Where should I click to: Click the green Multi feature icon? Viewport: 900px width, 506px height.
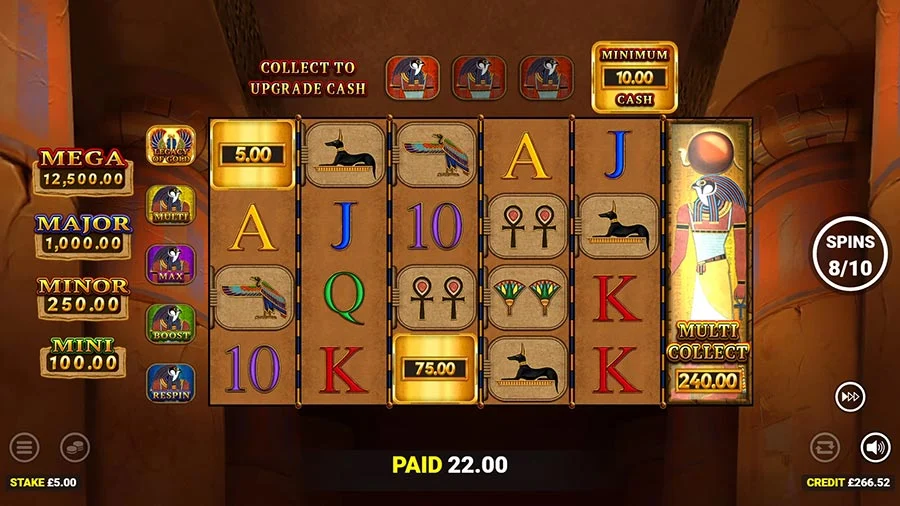[x=170, y=205]
